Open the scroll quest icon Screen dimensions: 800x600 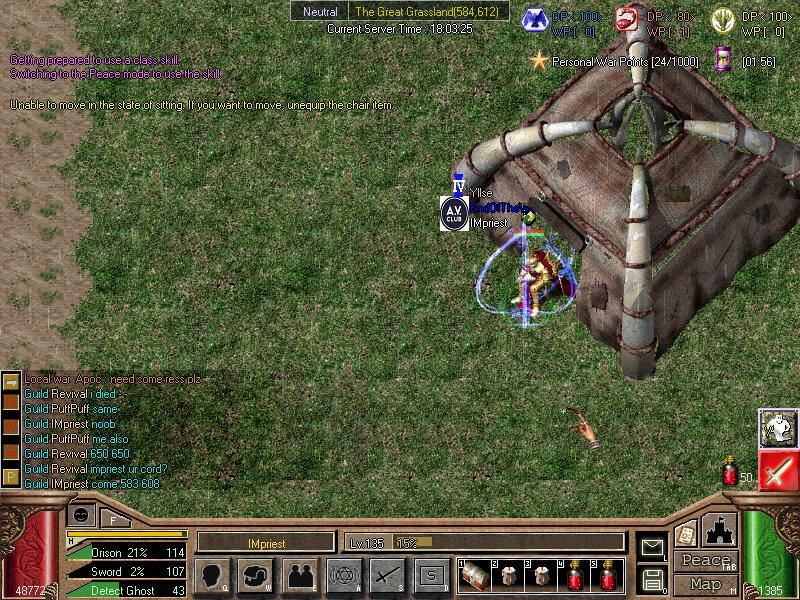686,535
